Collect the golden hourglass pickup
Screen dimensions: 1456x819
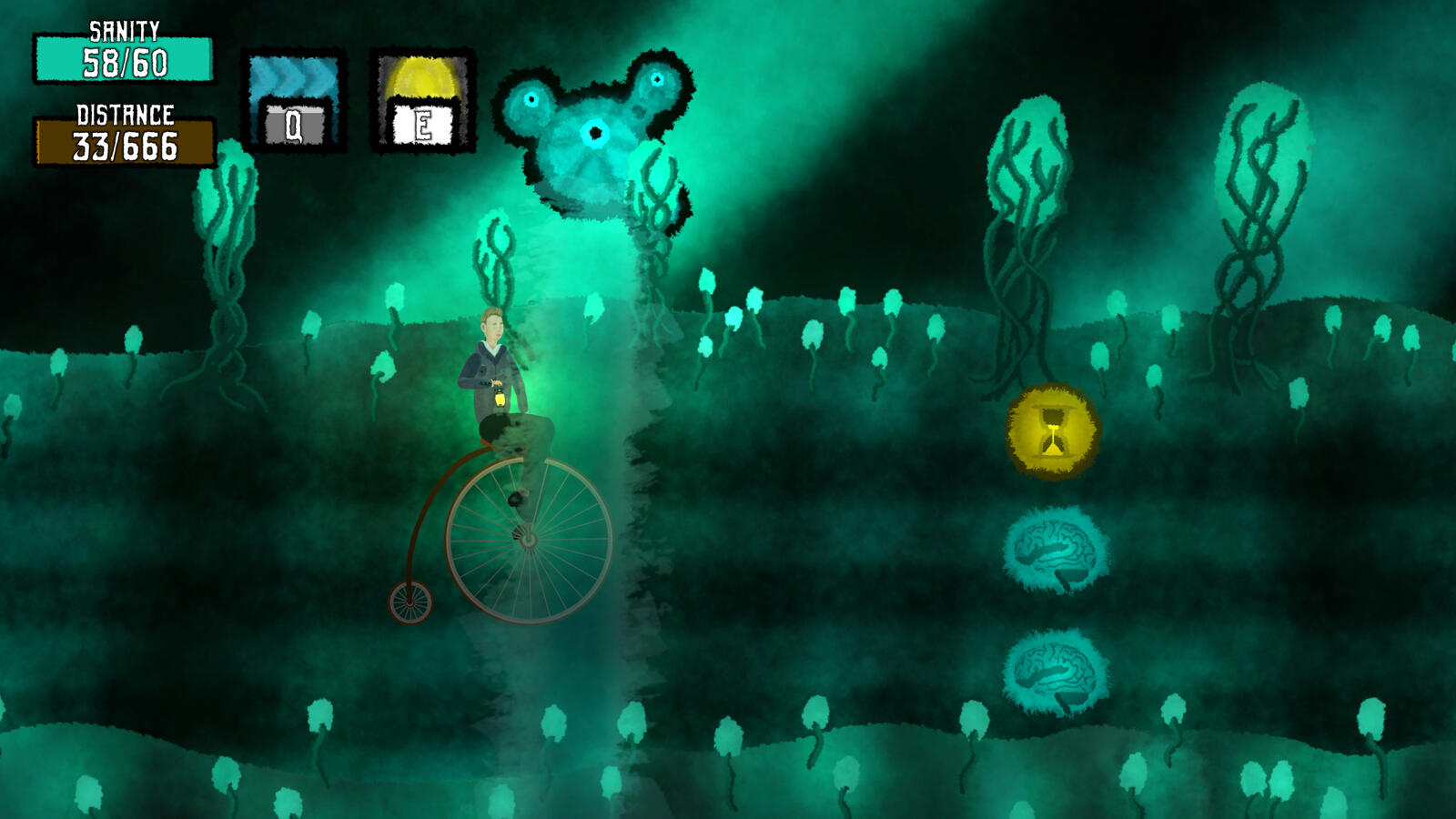(1051, 430)
